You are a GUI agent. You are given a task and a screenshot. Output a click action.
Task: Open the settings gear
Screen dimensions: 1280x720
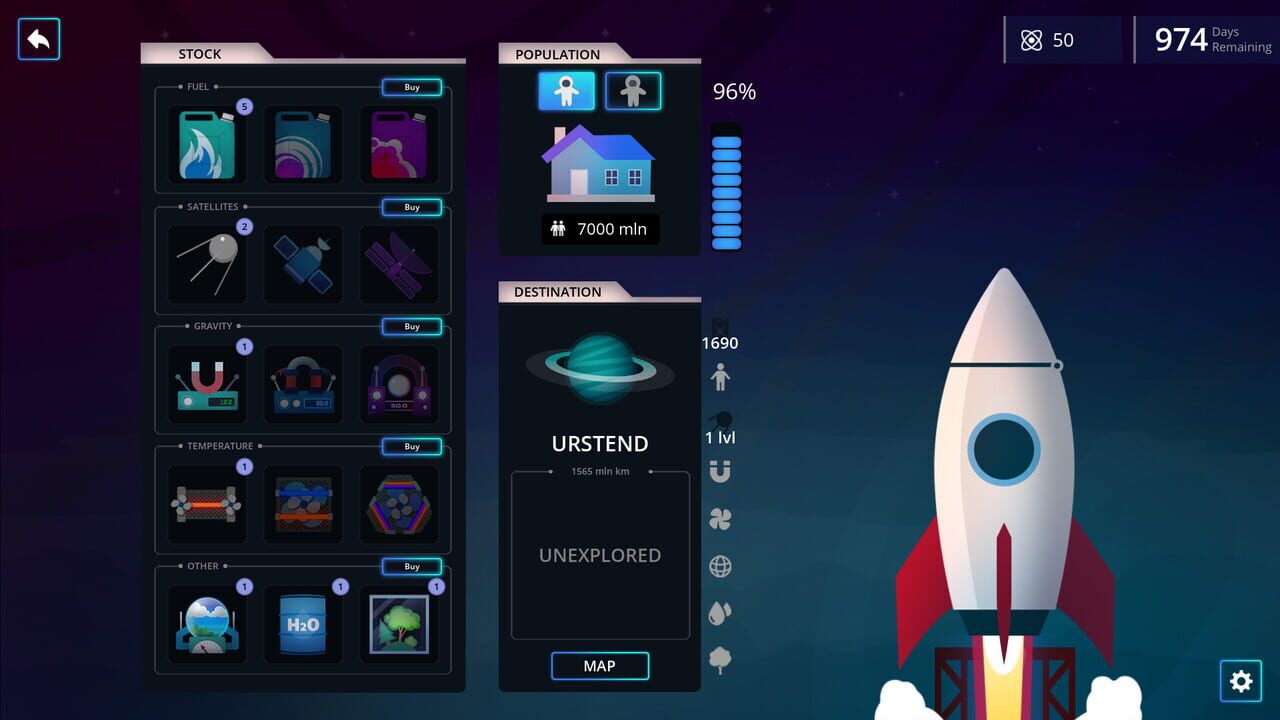[1241, 681]
